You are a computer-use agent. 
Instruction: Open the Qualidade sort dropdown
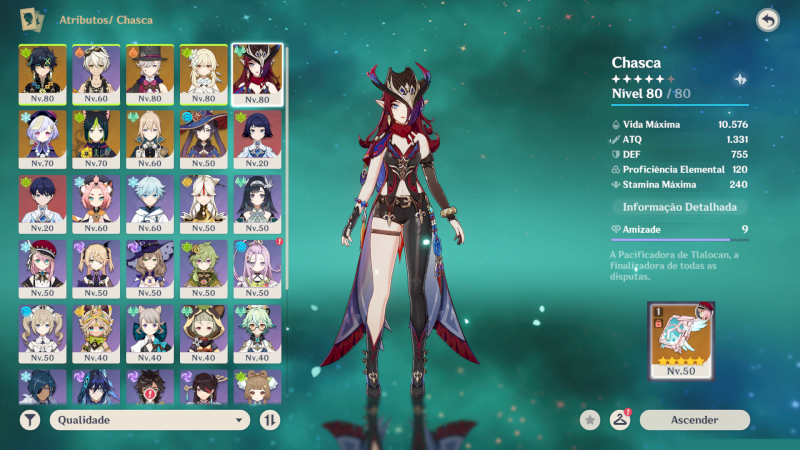(150, 420)
